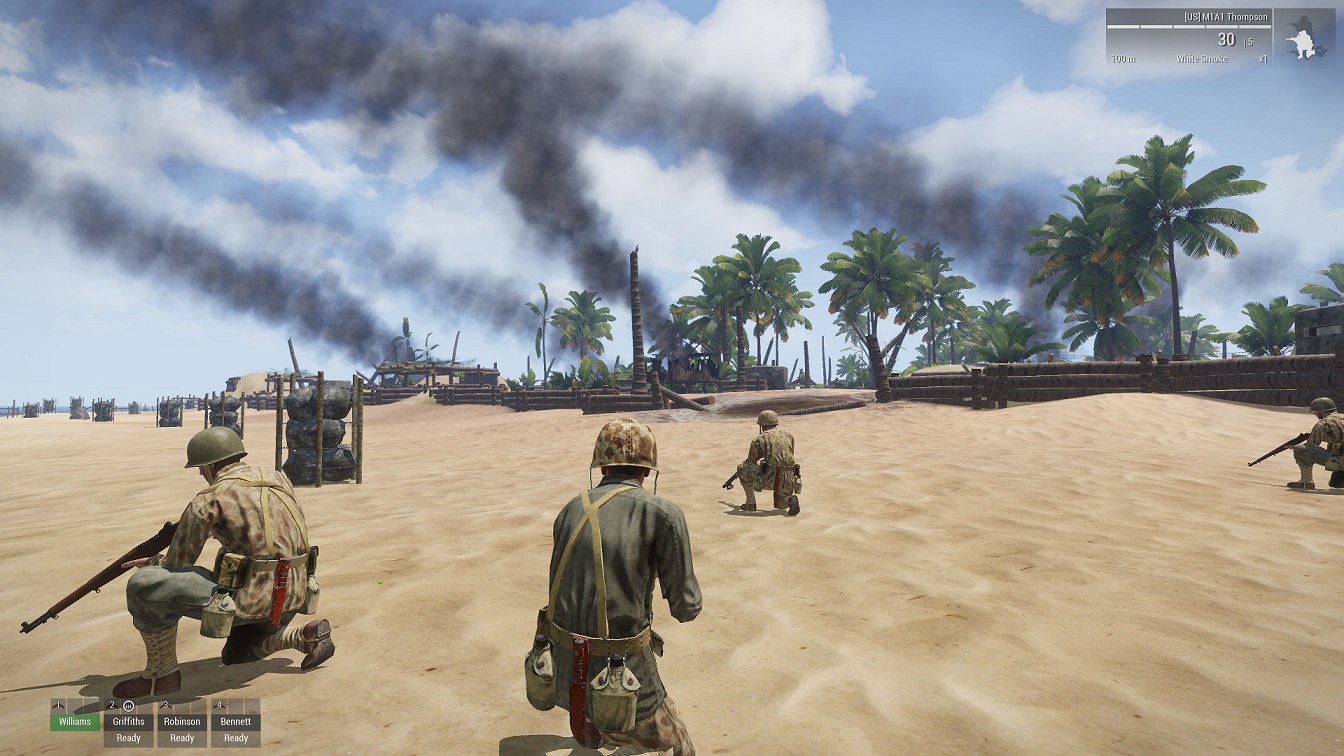The image size is (1344, 756).
Task: Select Robinson's squad member panel
Action: click(x=182, y=721)
